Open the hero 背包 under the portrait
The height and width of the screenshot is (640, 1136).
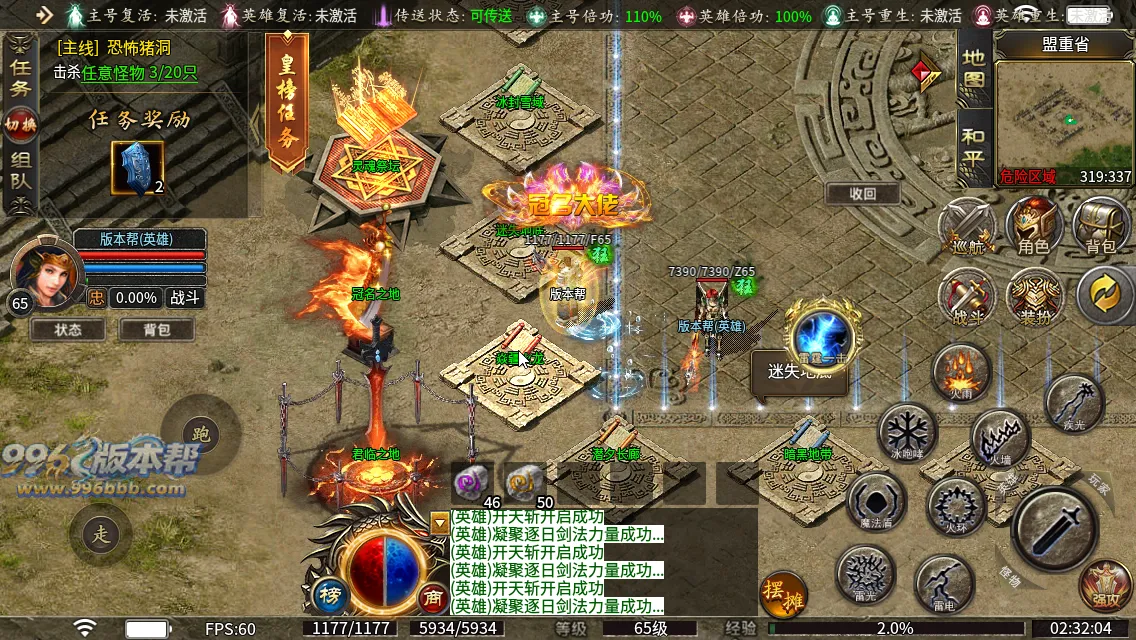[157, 329]
